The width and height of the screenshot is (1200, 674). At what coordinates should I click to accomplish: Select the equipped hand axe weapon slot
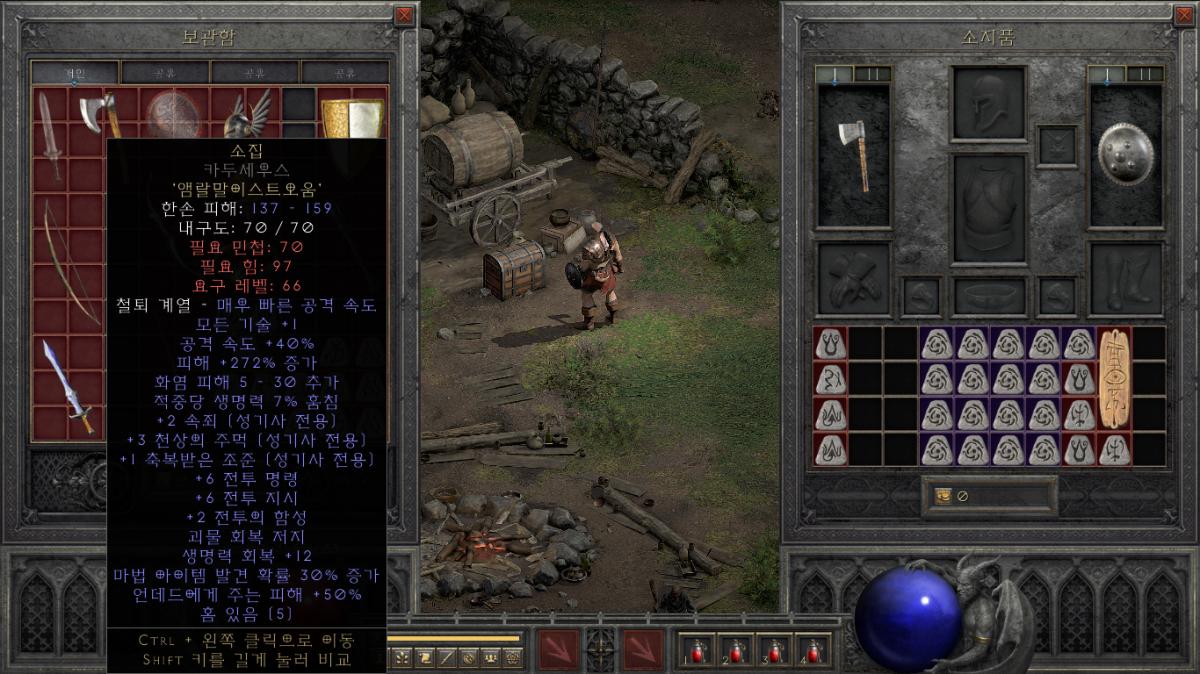click(853, 155)
